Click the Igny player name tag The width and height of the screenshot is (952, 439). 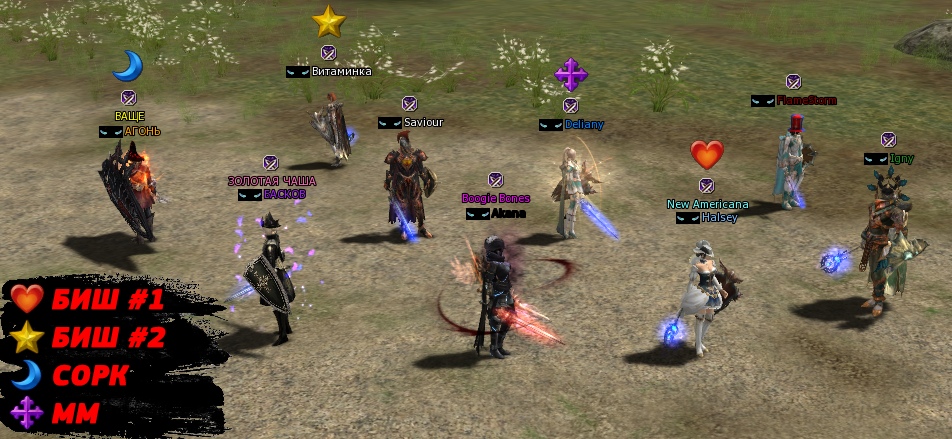[902, 158]
